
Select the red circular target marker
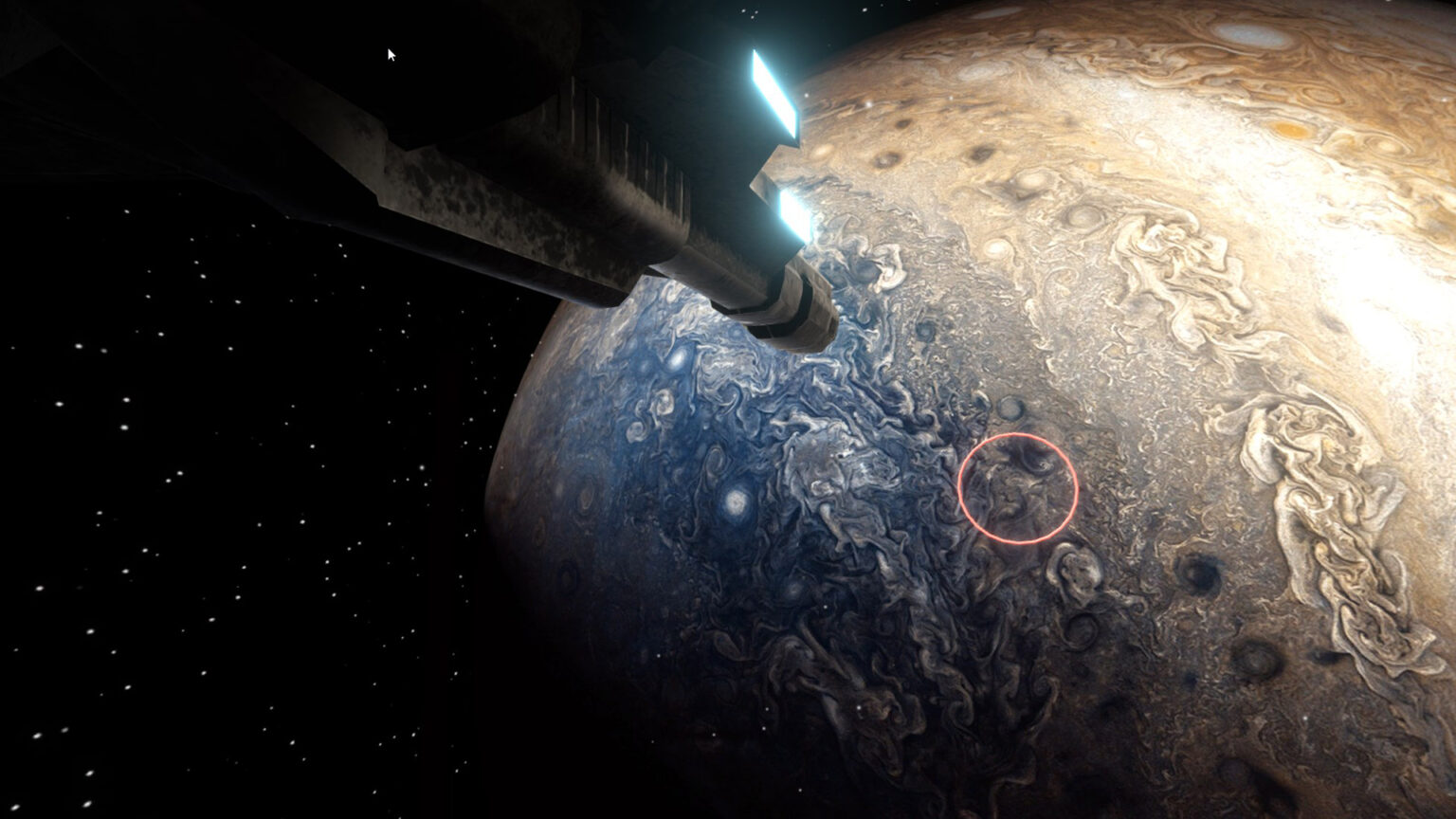point(1017,486)
